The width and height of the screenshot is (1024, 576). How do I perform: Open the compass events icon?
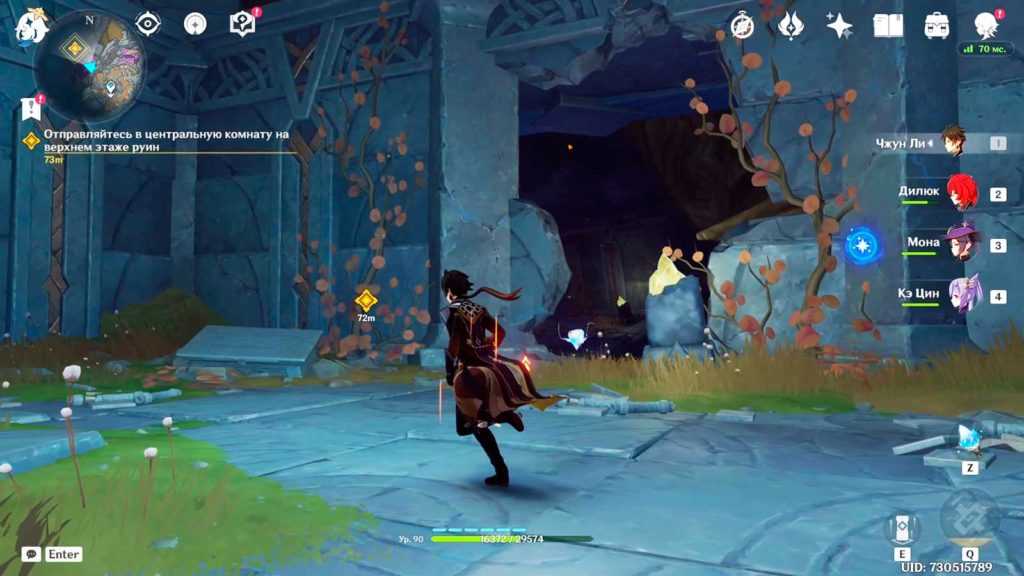742,26
